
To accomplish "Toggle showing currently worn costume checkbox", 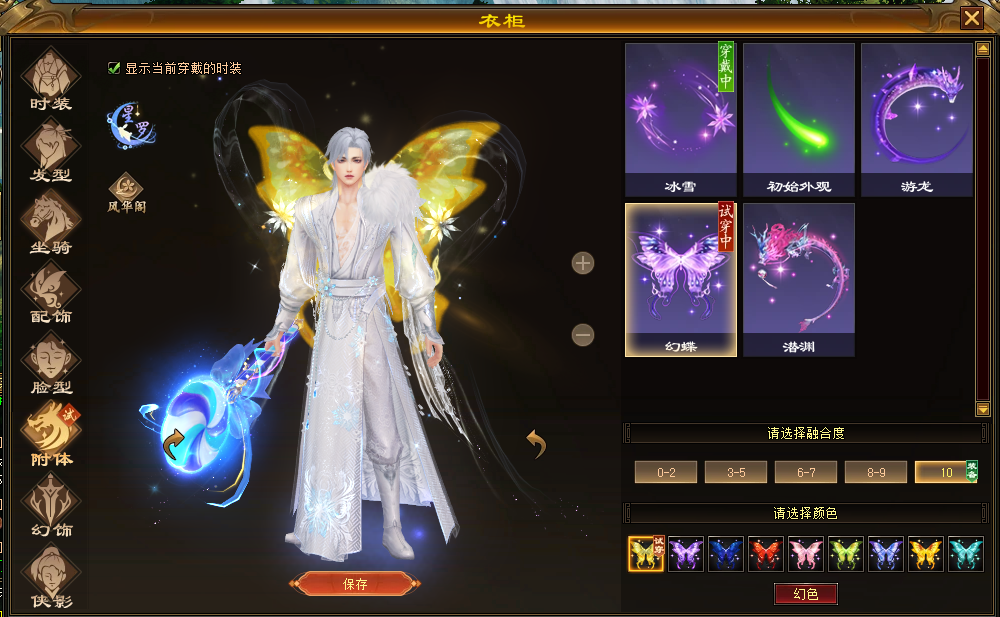I will pyautogui.click(x=114, y=68).
